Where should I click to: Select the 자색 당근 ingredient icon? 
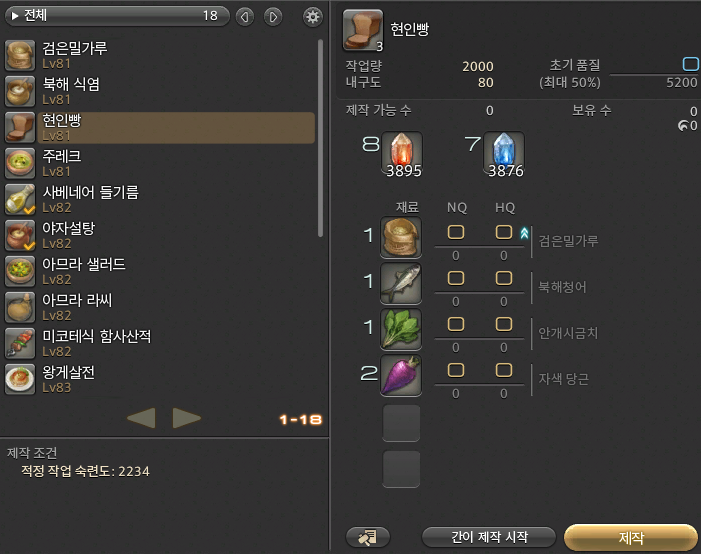pos(402,375)
